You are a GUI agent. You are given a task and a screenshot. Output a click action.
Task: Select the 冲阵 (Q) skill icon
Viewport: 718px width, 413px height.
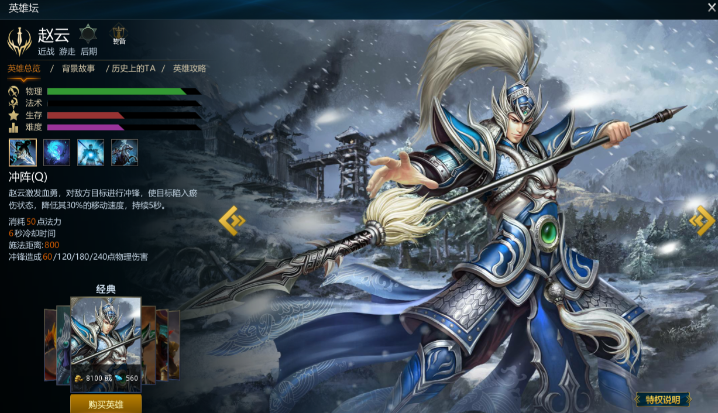[23, 152]
